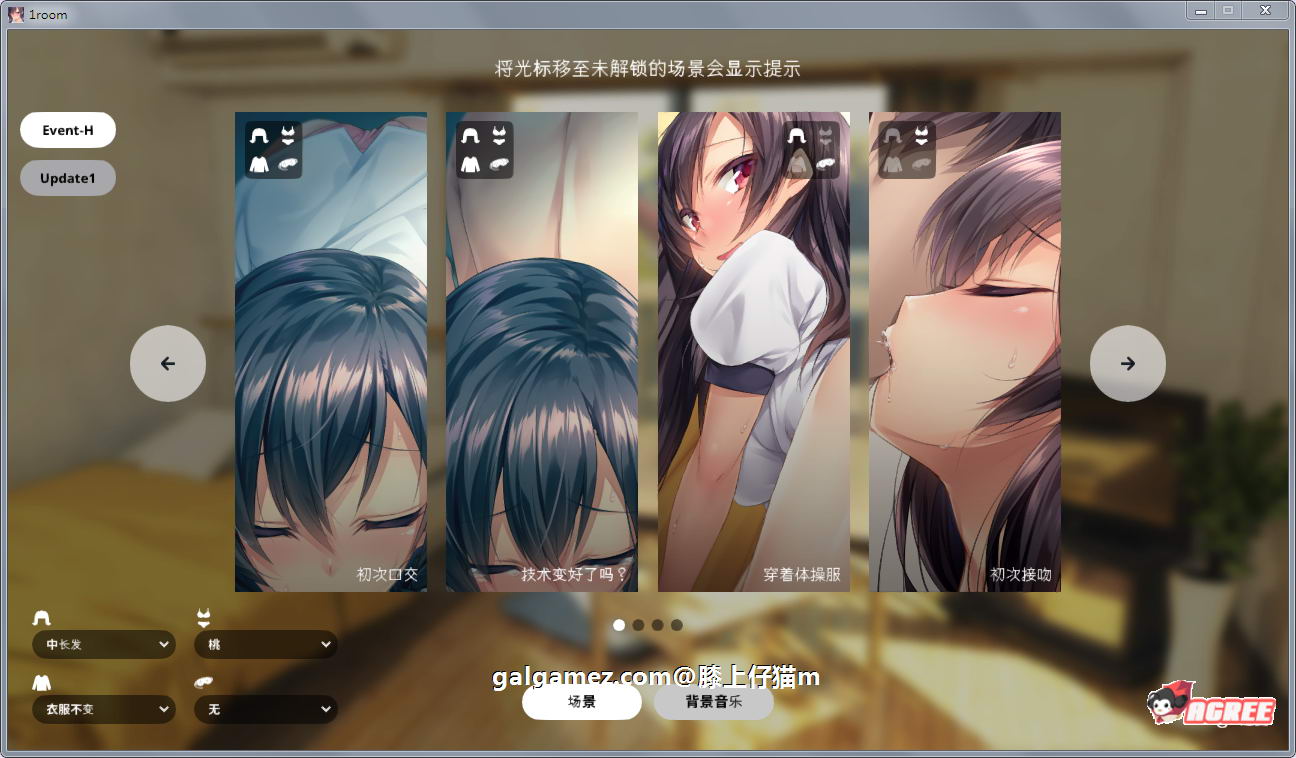
Task: Click the hair badge on the 初次口交 thumbnail
Action: pyautogui.click(x=260, y=134)
